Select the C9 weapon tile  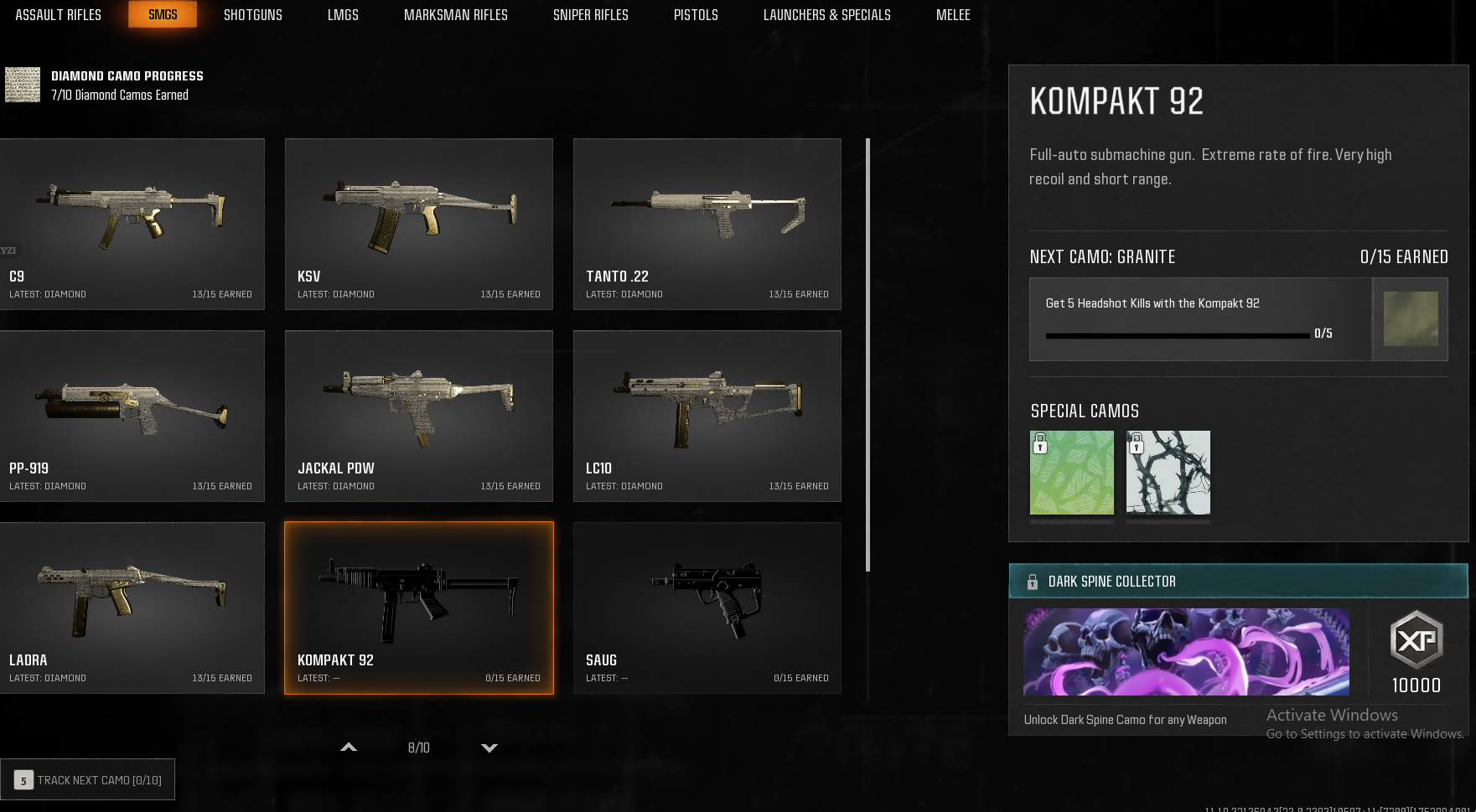[x=132, y=224]
